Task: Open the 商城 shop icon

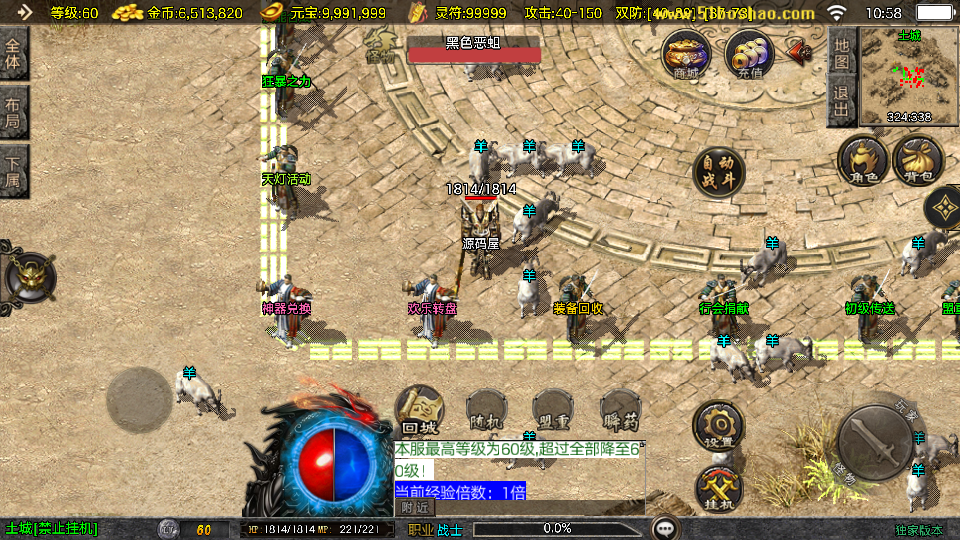Action: click(686, 54)
